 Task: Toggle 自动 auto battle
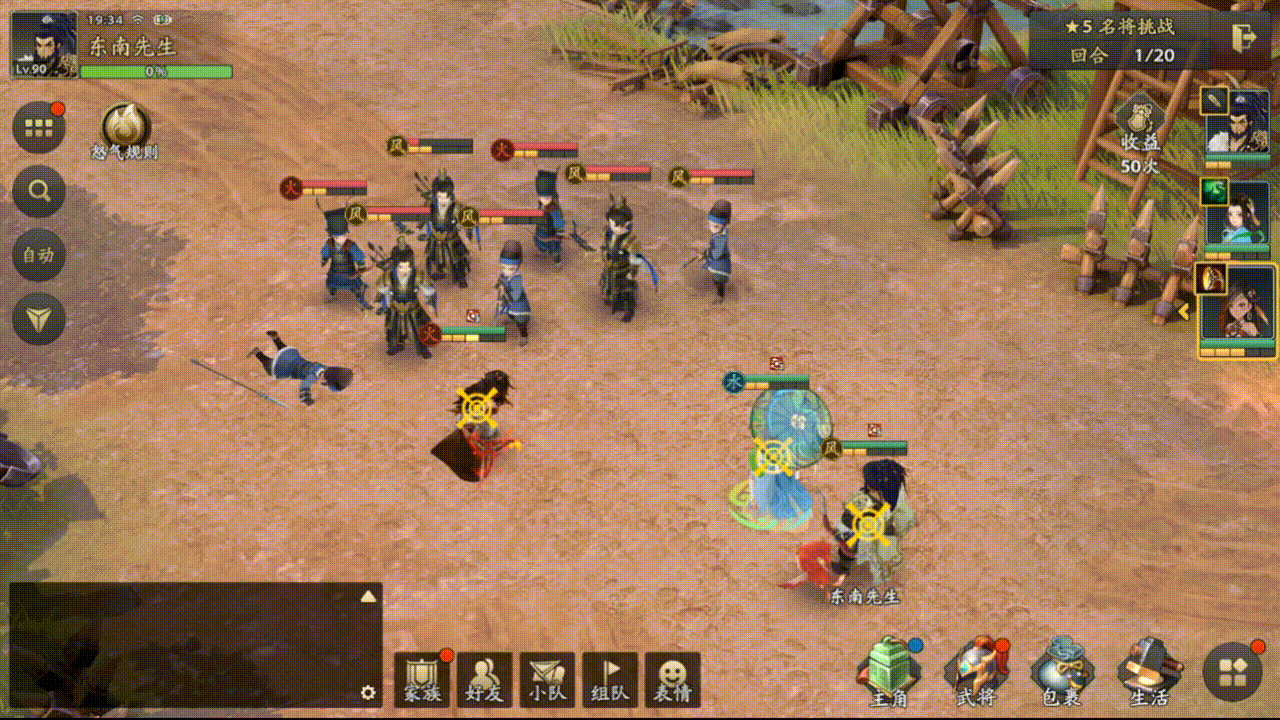(x=39, y=255)
